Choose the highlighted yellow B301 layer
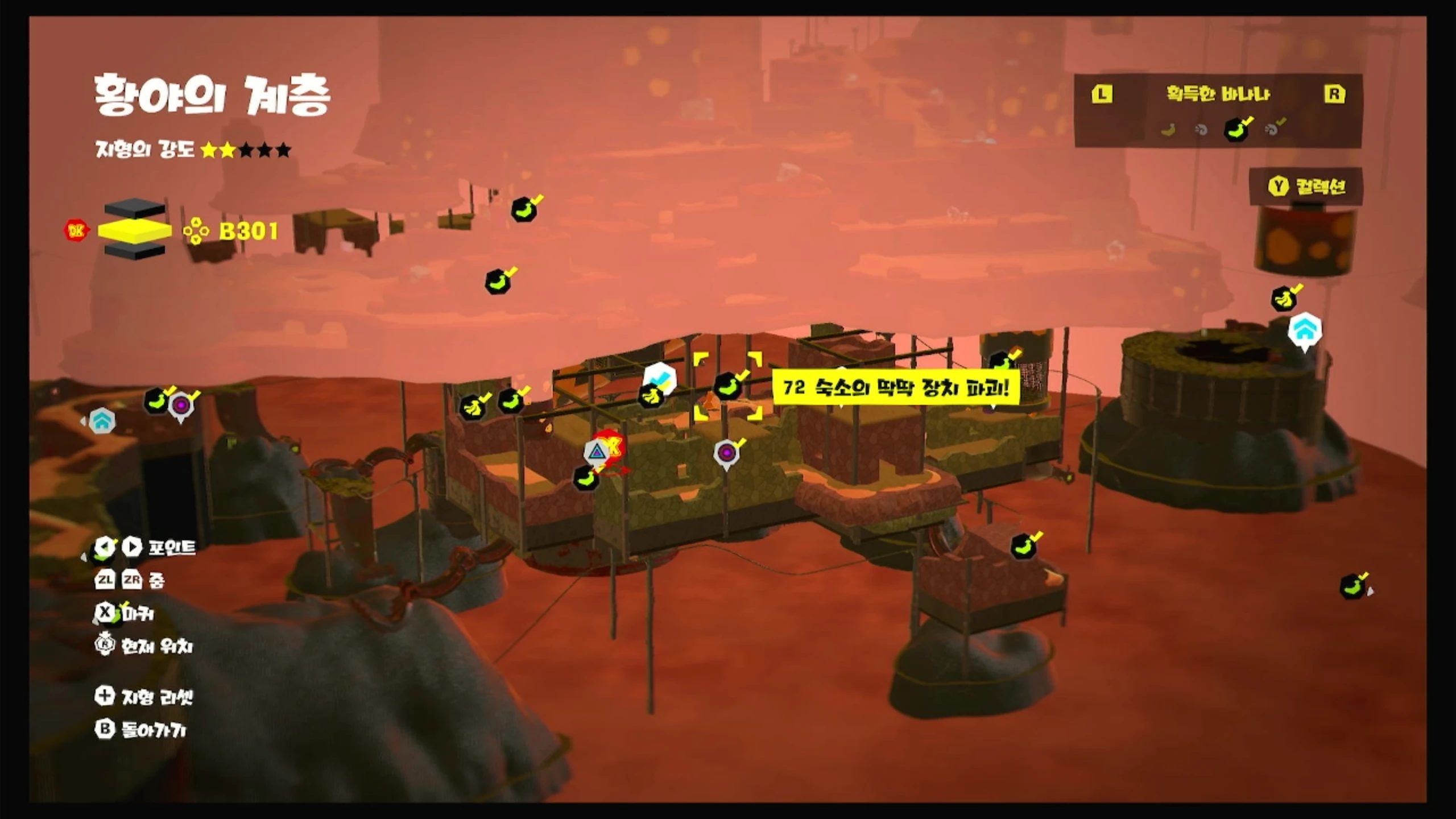 (135, 230)
